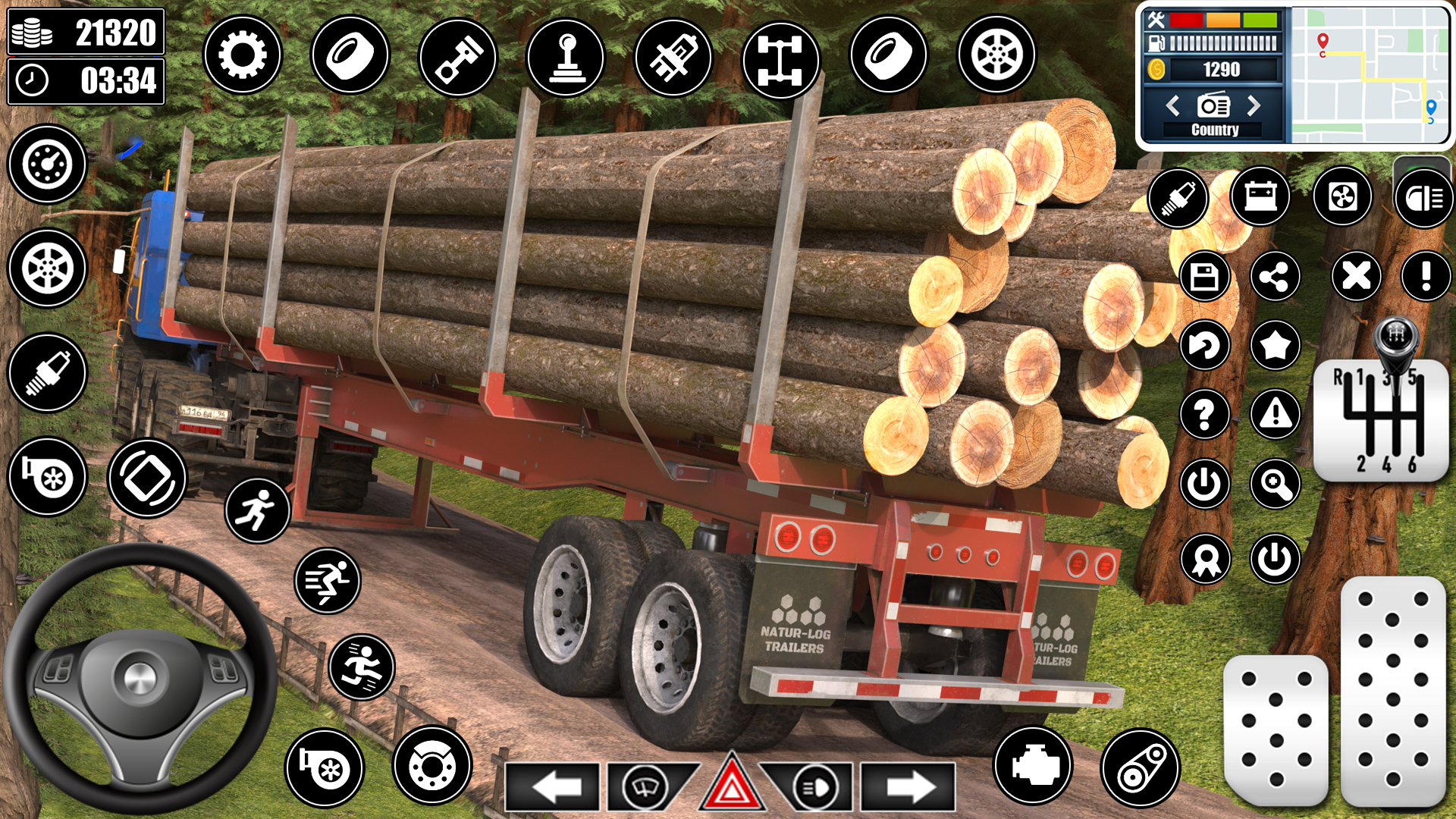1456x819 pixels.
Task: Restart using the undo arrow button
Action: (x=1204, y=347)
